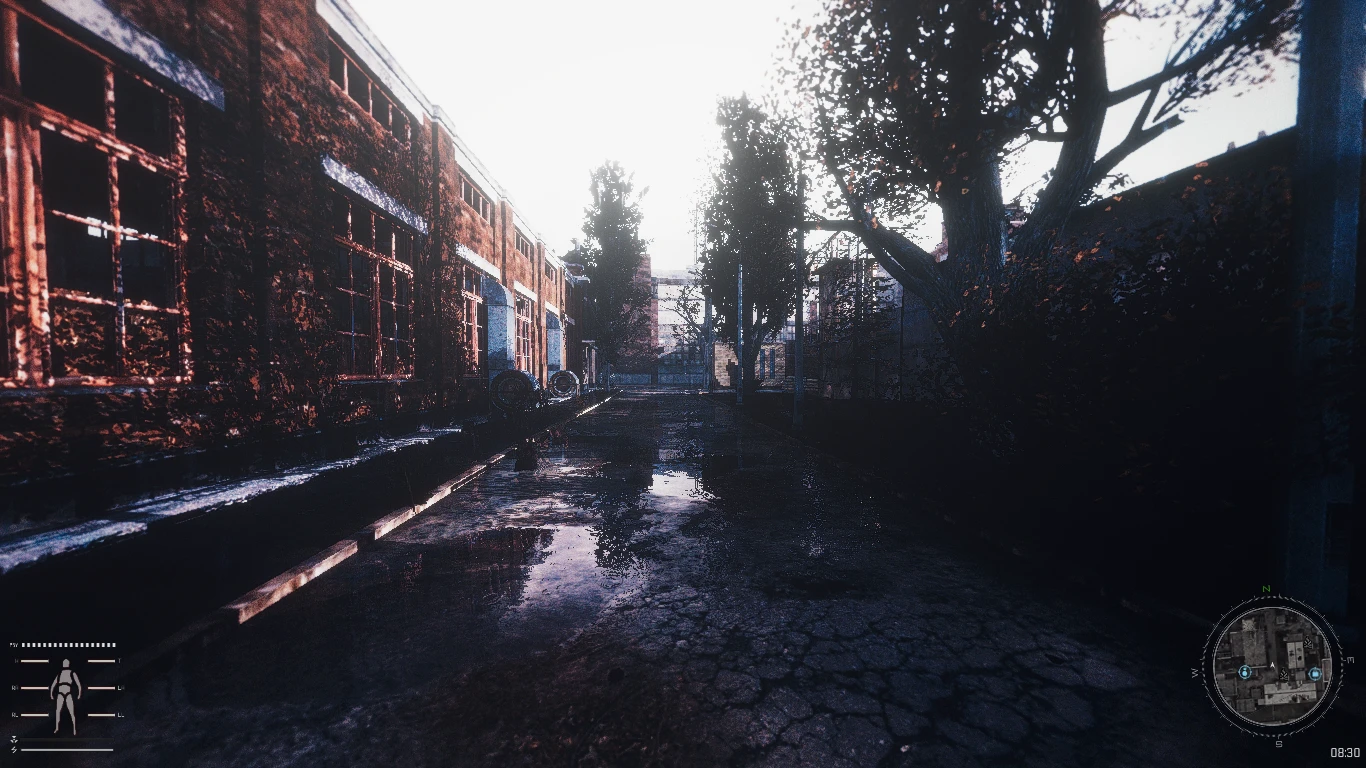Click the segmented PSY bar

[x=67, y=645]
